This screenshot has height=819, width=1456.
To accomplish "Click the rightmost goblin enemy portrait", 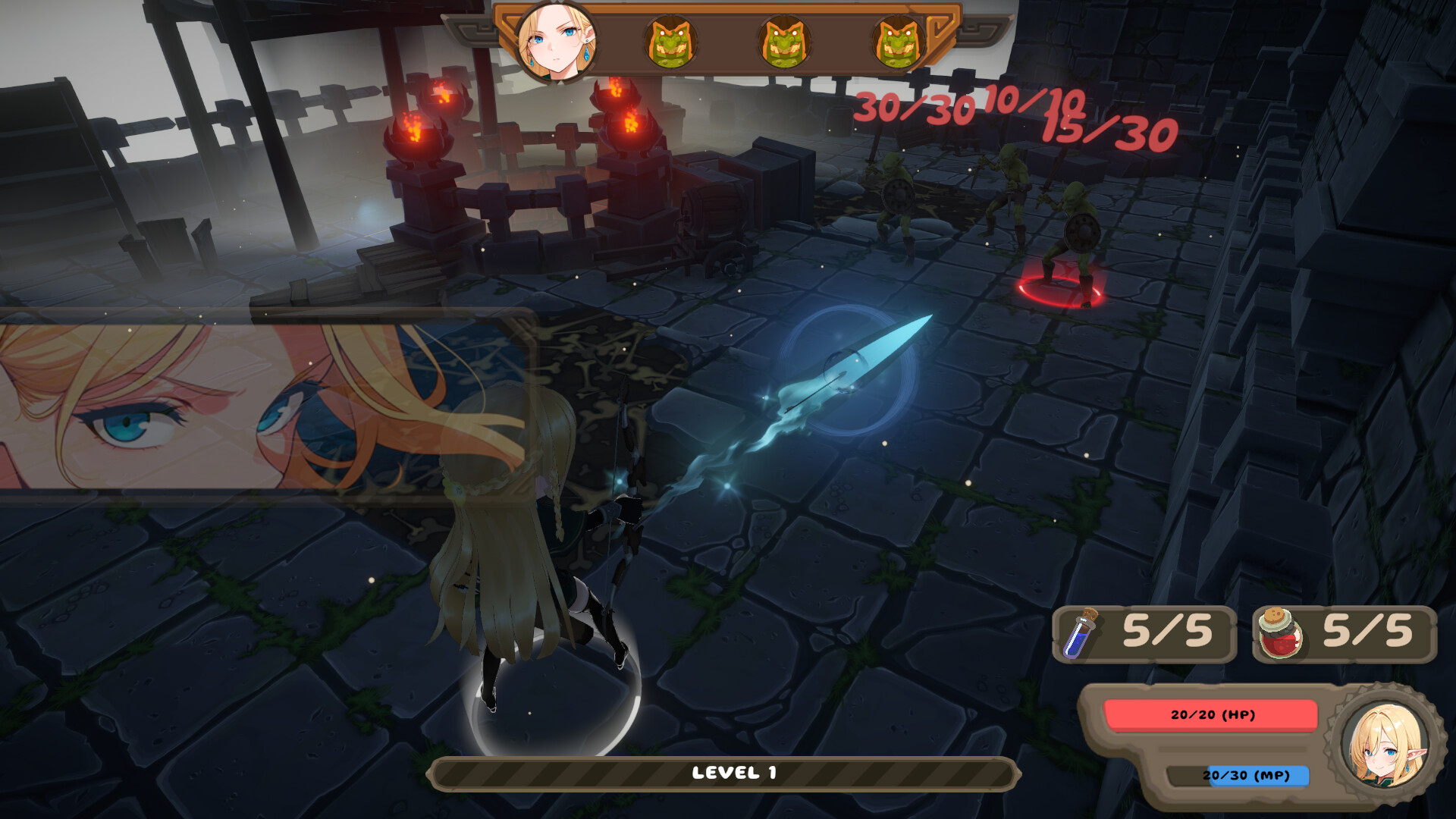I will click(x=899, y=43).
